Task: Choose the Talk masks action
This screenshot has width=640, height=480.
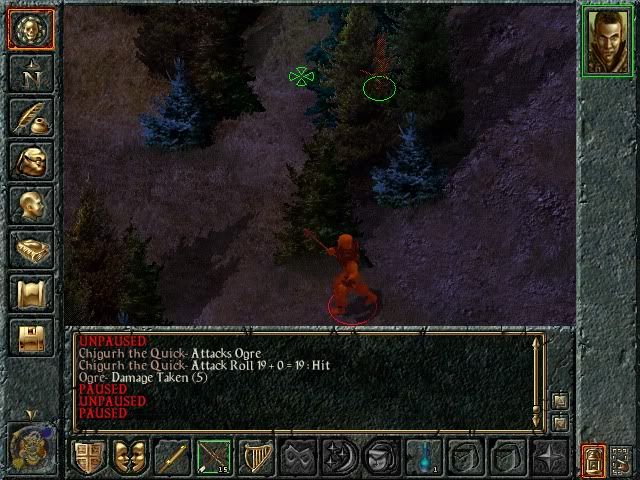Action: point(130,458)
